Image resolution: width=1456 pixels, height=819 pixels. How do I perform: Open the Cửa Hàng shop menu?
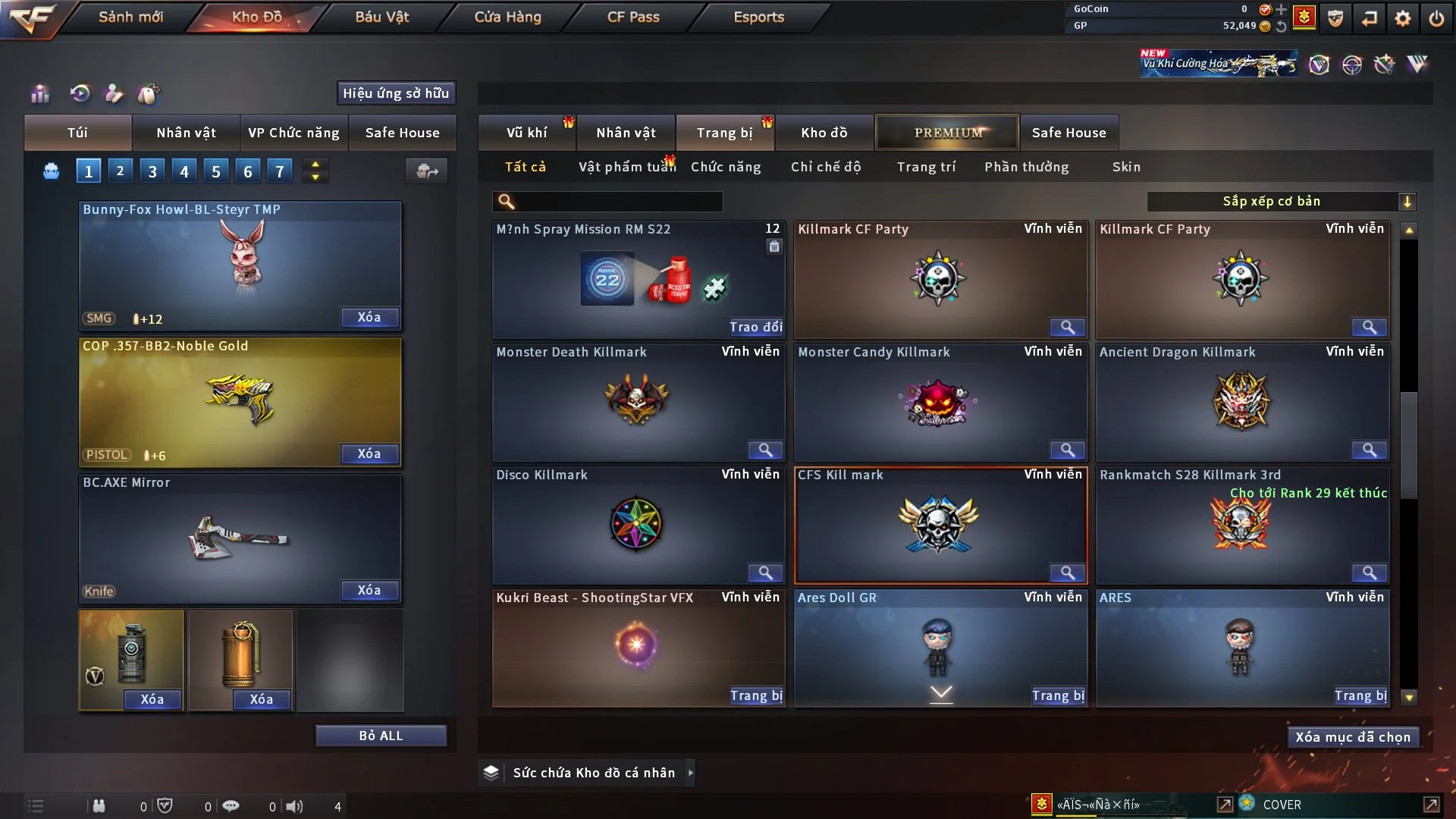point(507,17)
